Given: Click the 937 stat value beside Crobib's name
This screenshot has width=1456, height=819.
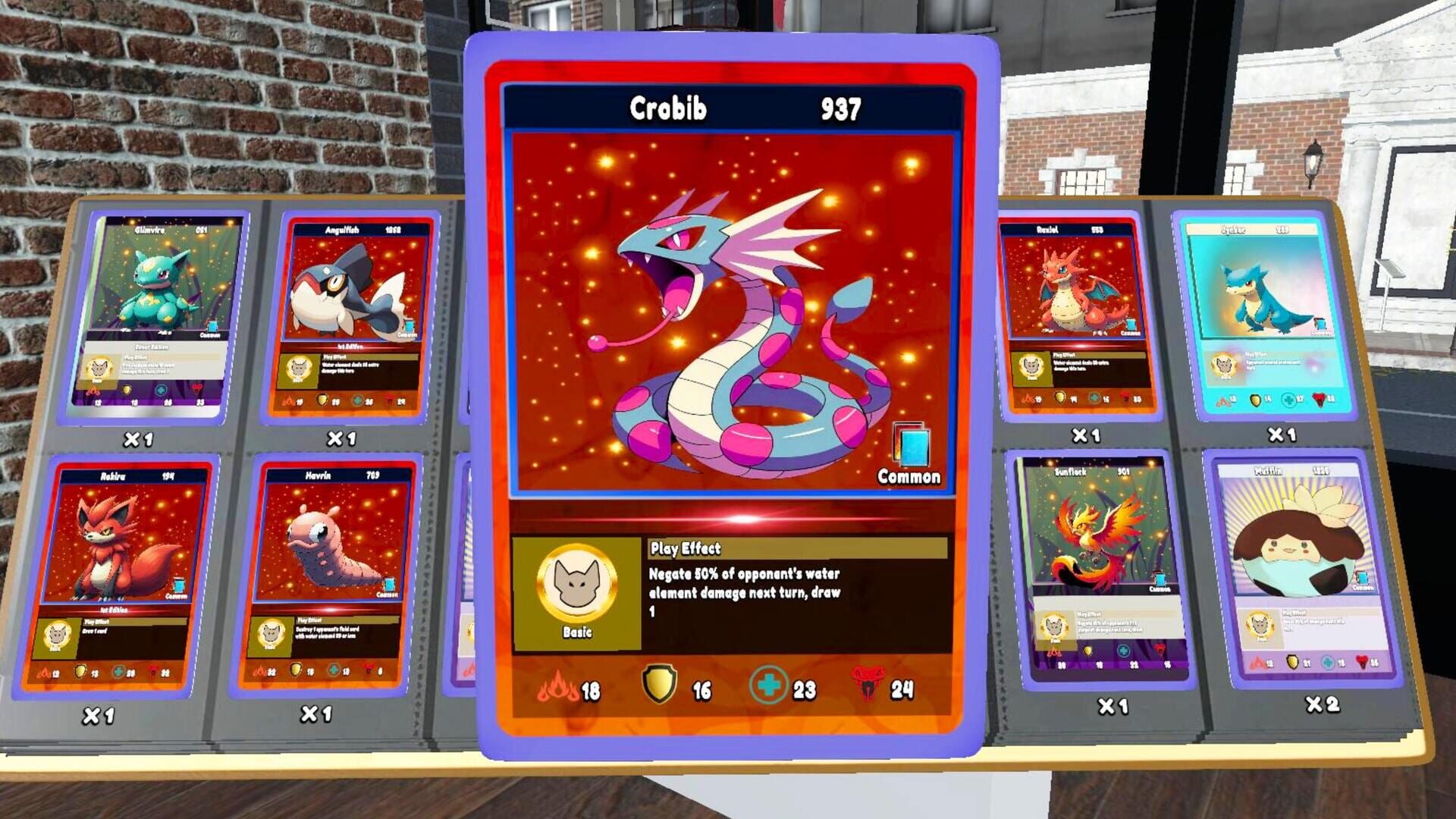Looking at the screenshot, I should point(840,108).
